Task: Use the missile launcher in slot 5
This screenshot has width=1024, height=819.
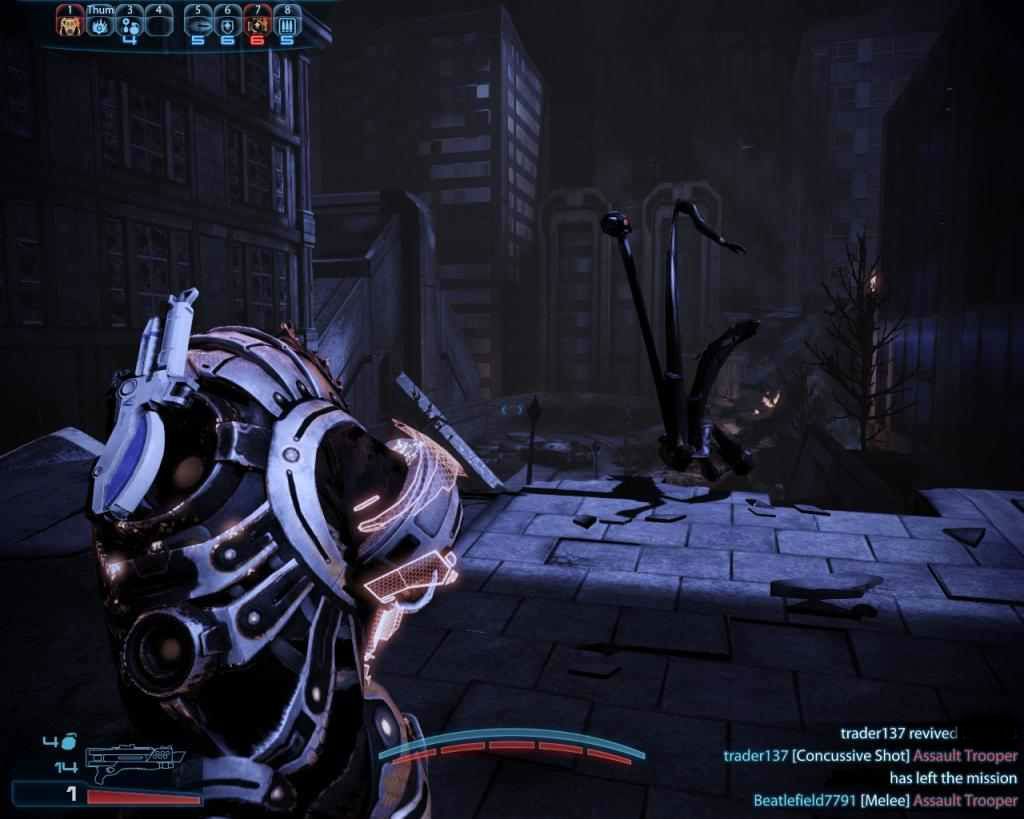Action: click(x=198, y=23)
